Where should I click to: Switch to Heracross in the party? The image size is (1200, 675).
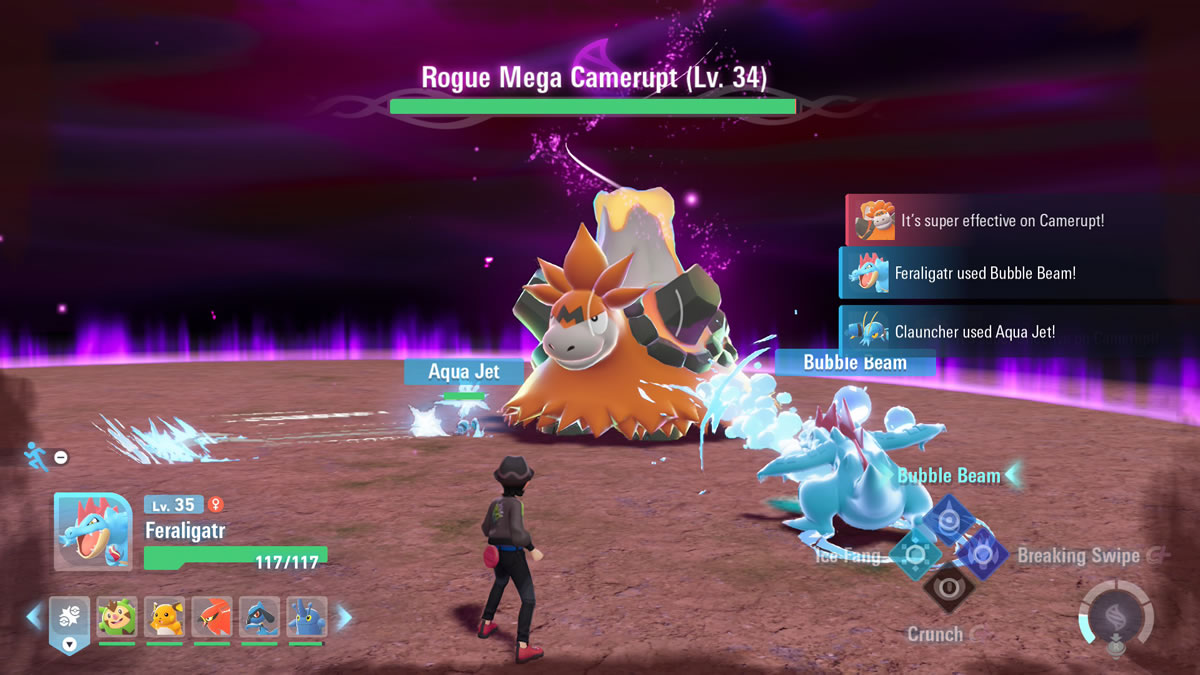pyautogui.click(x=306, y=618)
